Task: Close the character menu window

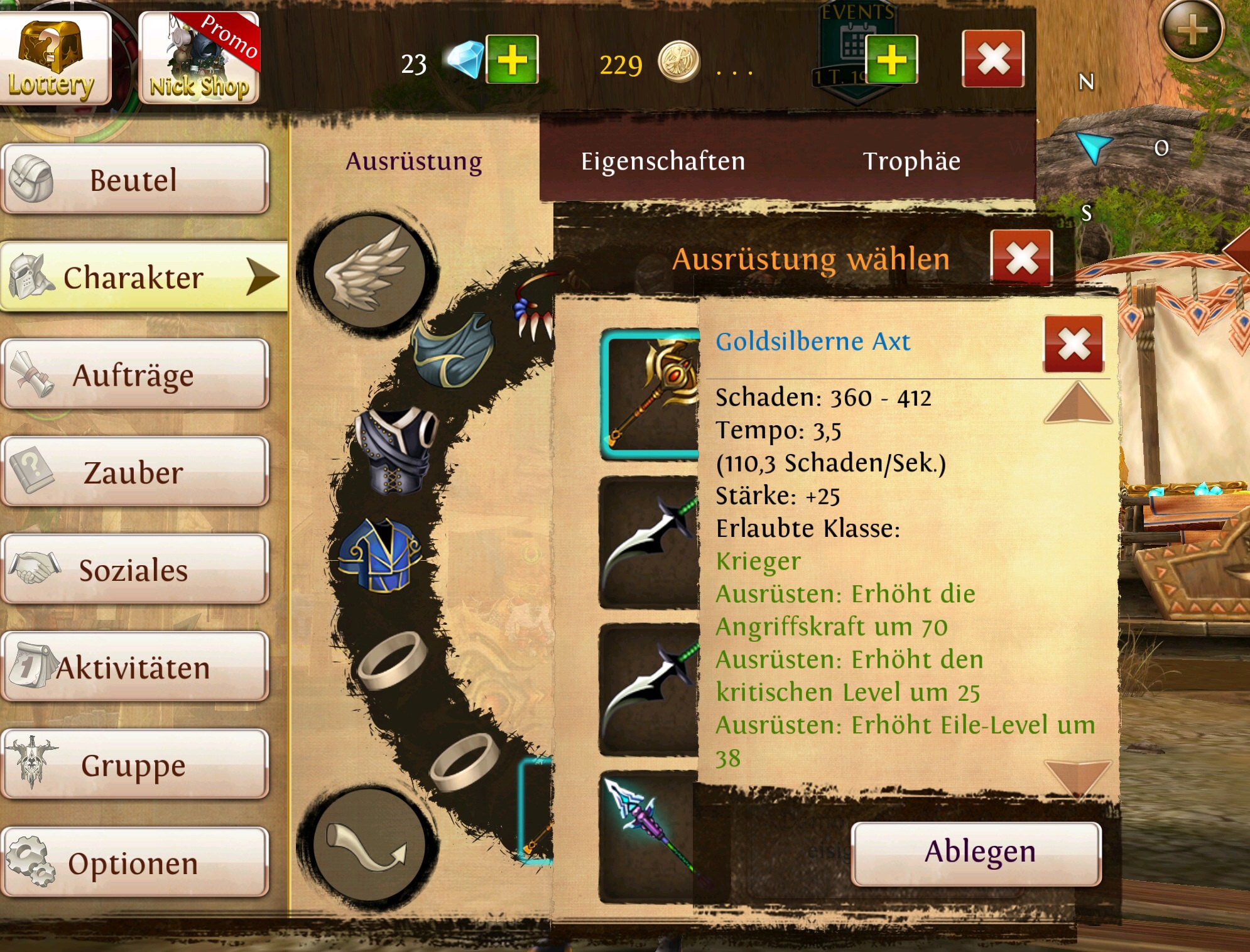Action: [x=993, y=59]
